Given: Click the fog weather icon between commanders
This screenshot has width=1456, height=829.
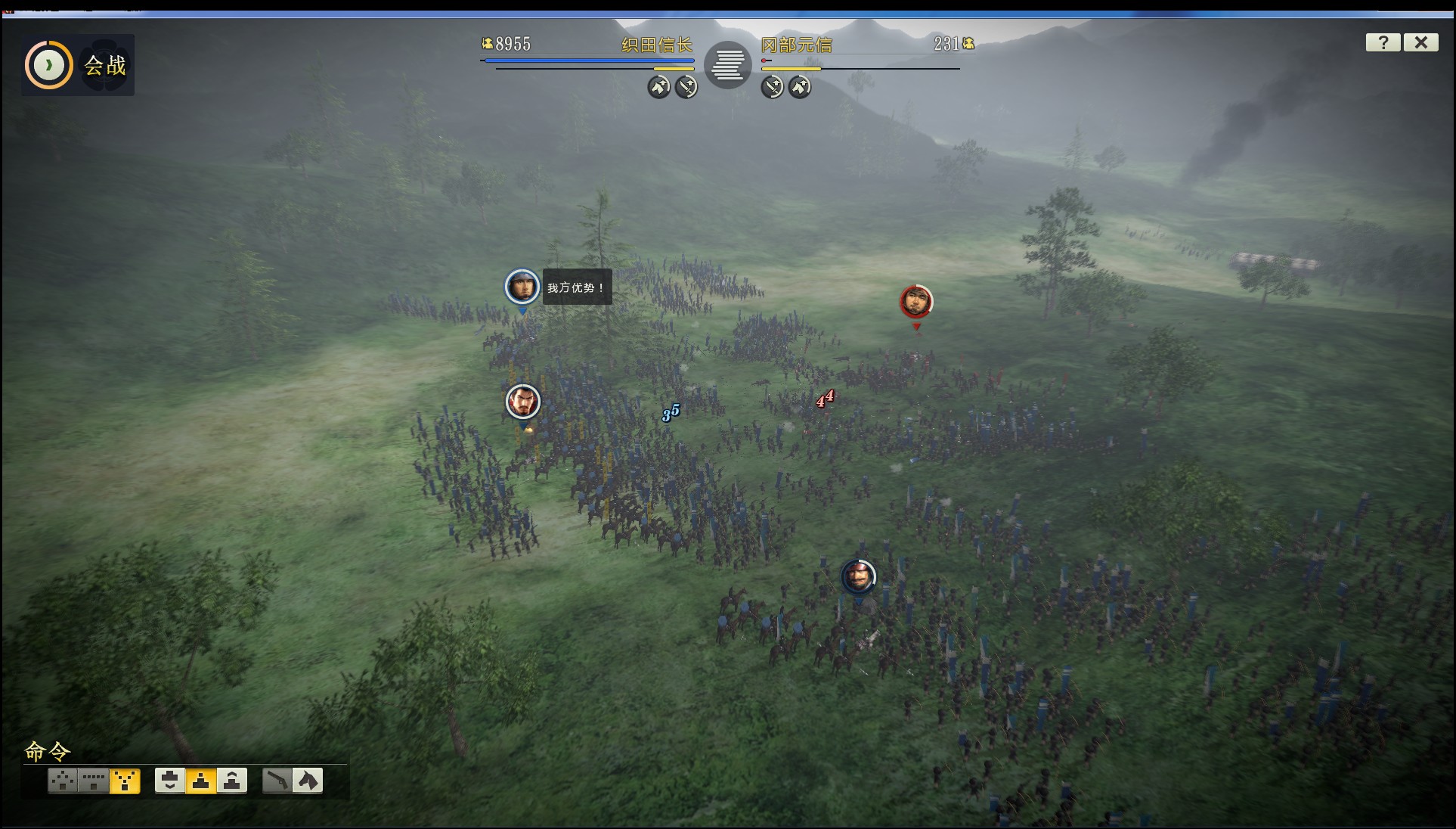Looking at the screenshot, I should tap(727, 64).
